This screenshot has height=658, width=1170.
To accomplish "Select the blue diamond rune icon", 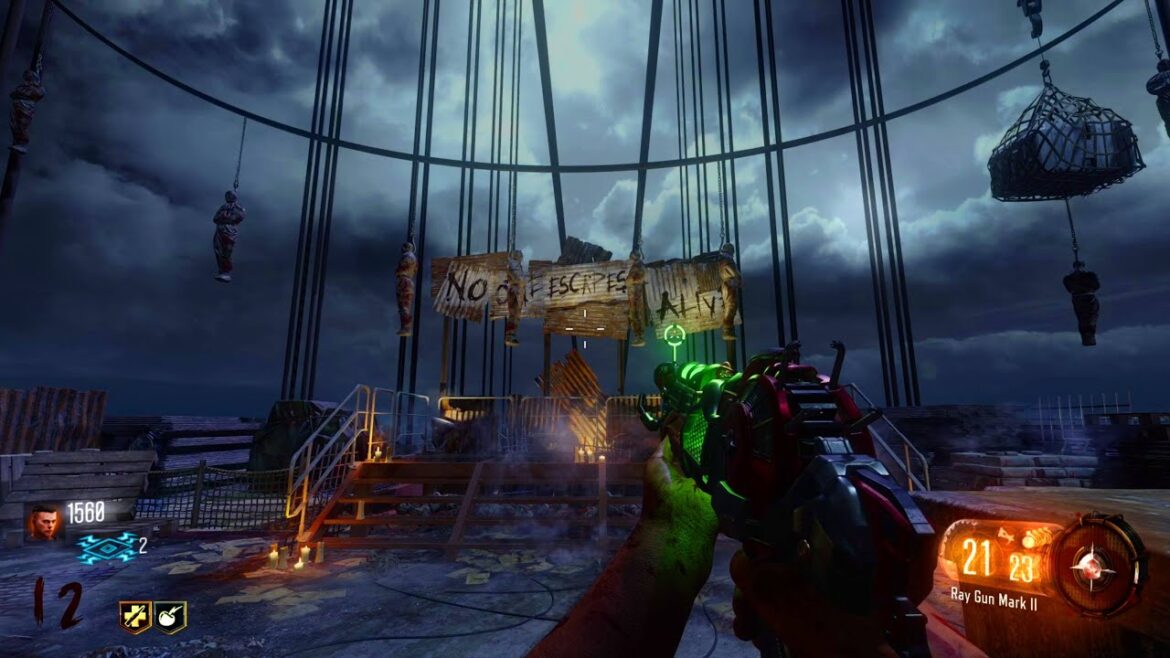I will 106,547.
